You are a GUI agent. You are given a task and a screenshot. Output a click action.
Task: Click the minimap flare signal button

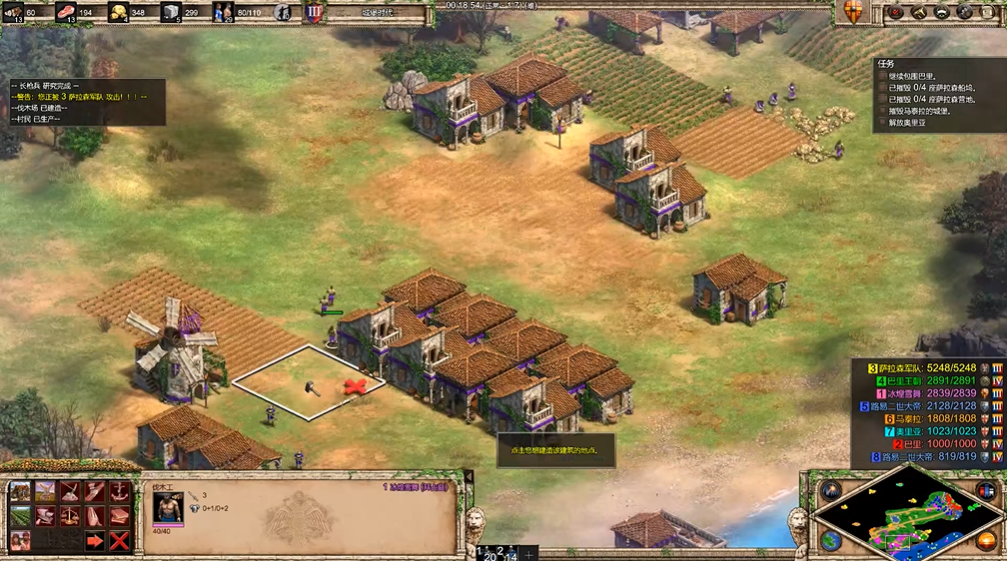click(x=831, y=491)
